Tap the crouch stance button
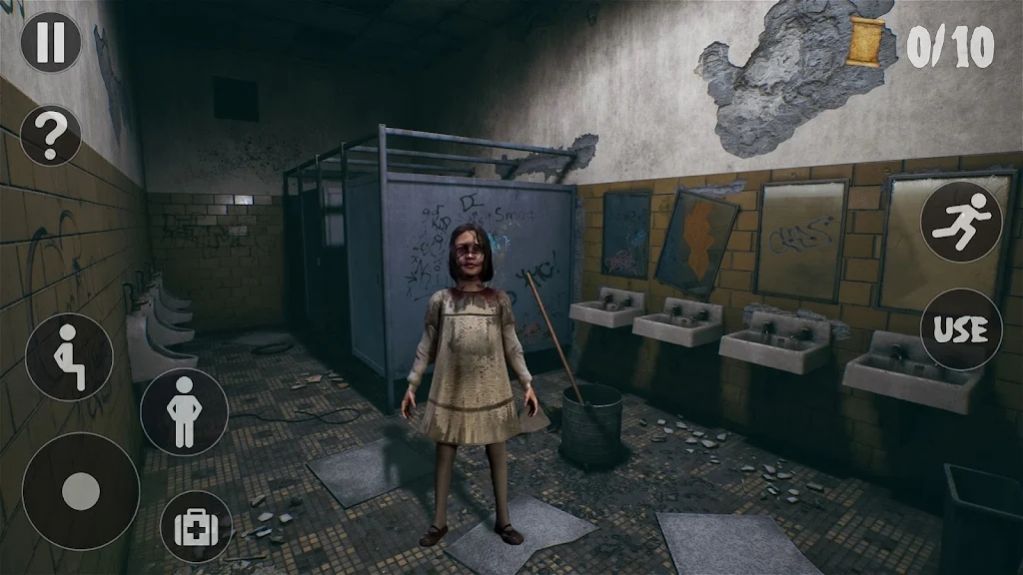The width and height of the screenshot is (1023, 575). pos(69,356)
